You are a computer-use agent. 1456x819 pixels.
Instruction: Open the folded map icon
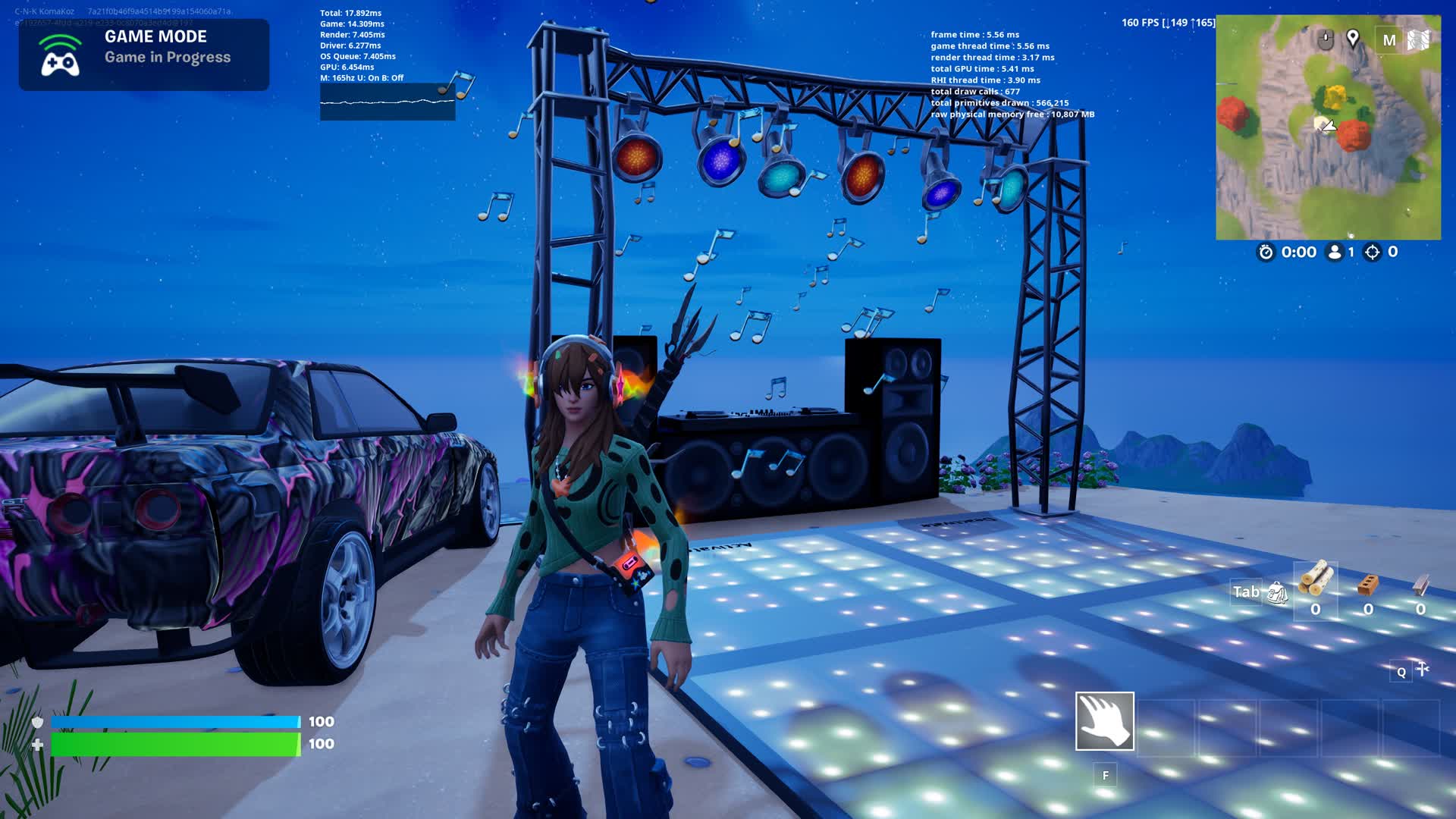coord(1418,39)
